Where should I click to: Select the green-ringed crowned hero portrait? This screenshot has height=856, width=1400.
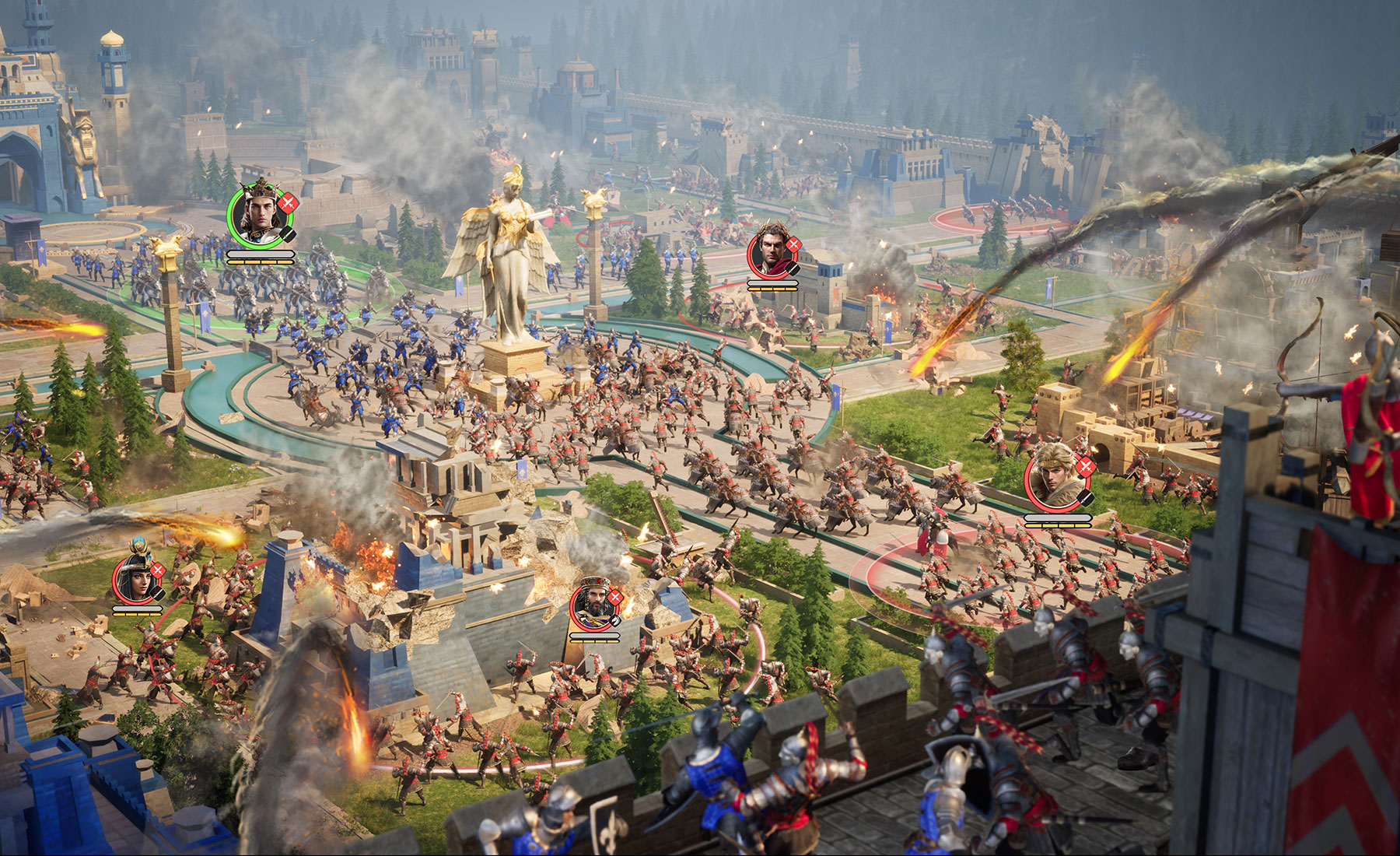point(257,212)
